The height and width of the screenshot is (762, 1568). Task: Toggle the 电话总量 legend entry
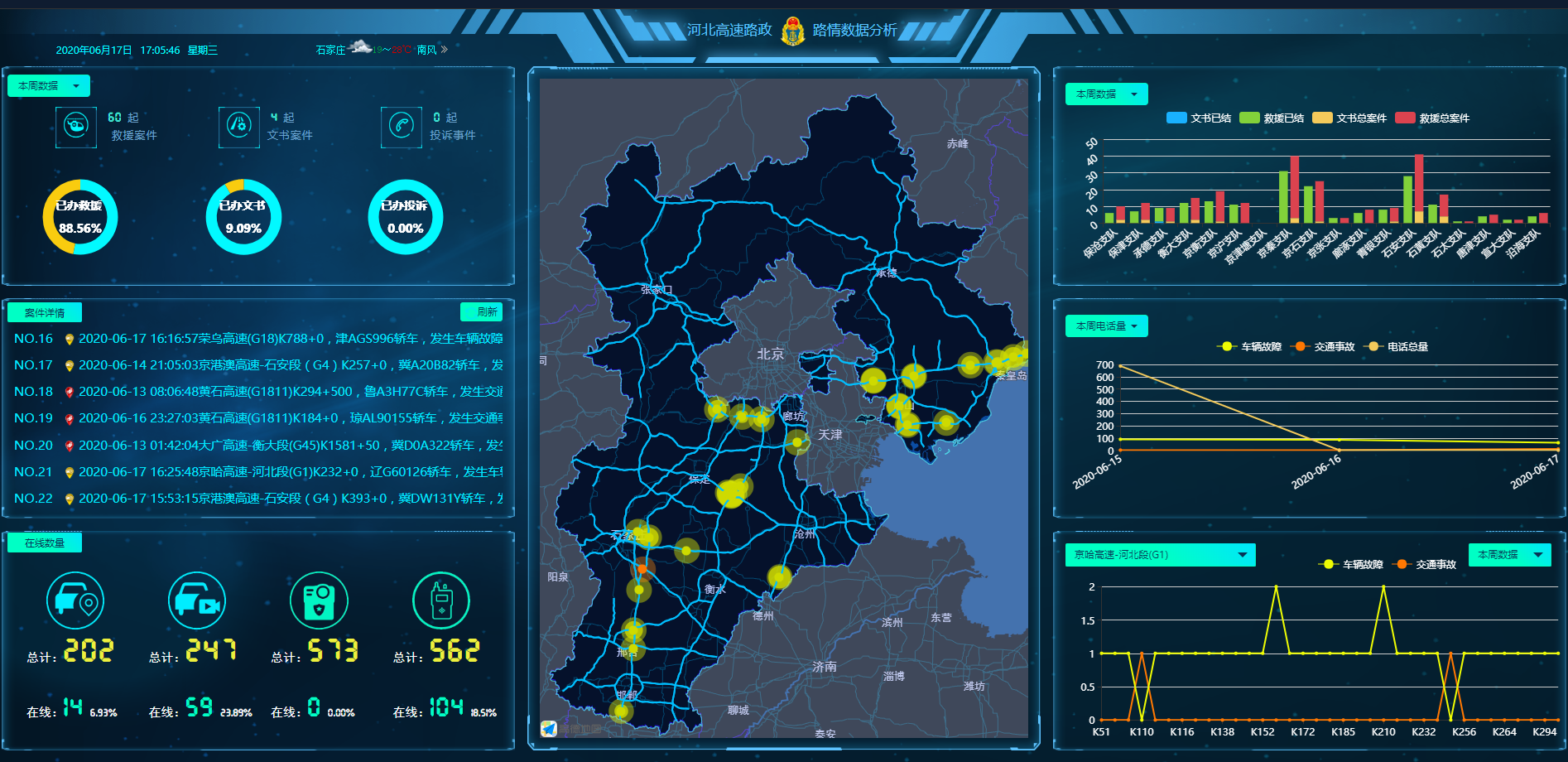click(1398, 347)
